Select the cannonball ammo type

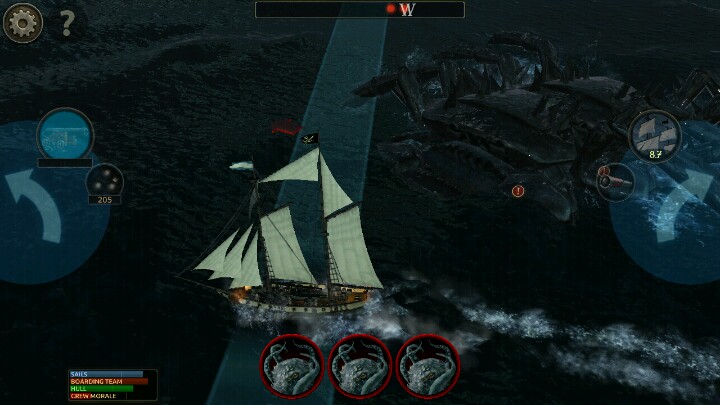[104, 181]
